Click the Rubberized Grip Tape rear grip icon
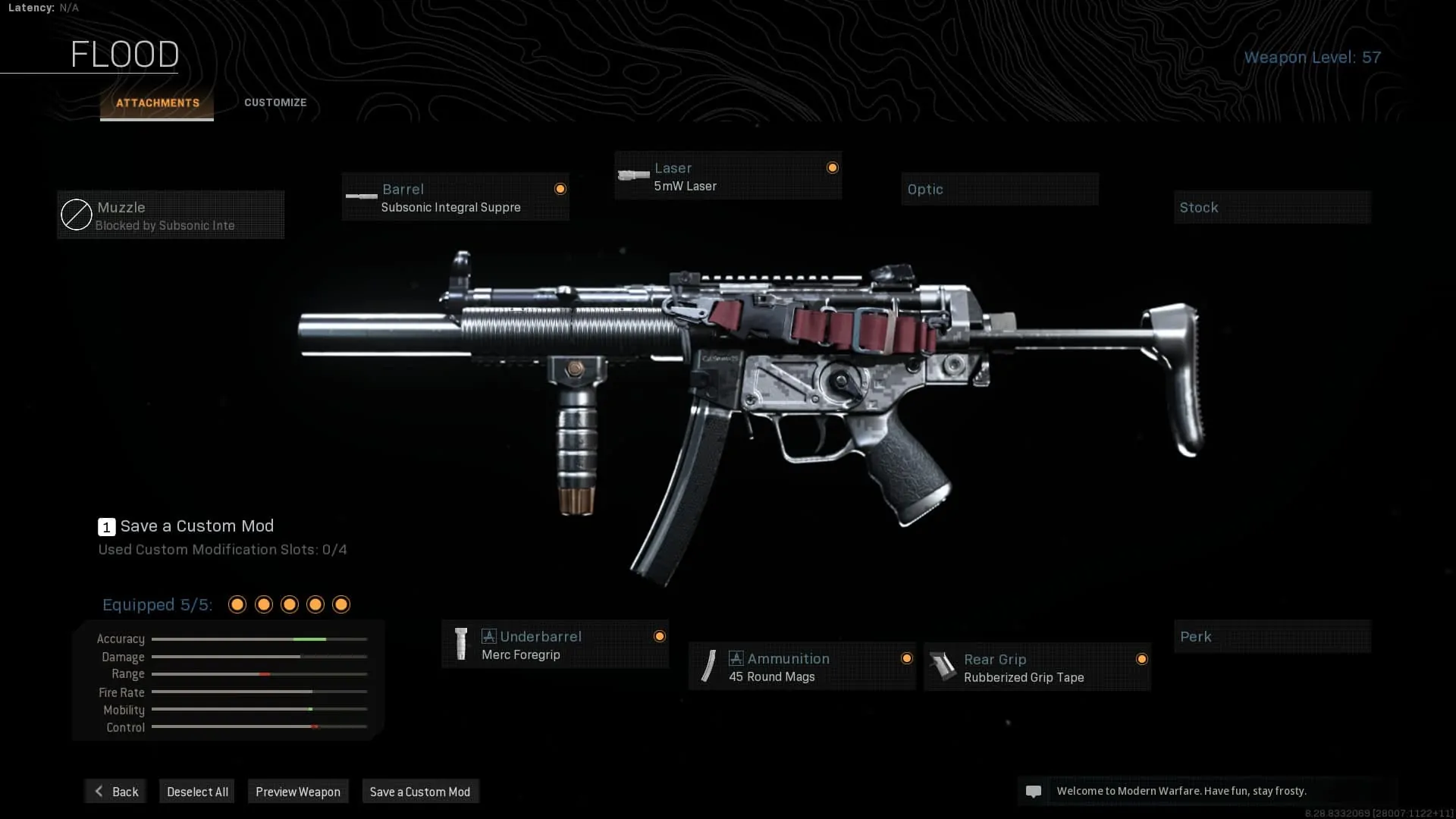This screenshot has height=819, width=1456. coord(943,666)
